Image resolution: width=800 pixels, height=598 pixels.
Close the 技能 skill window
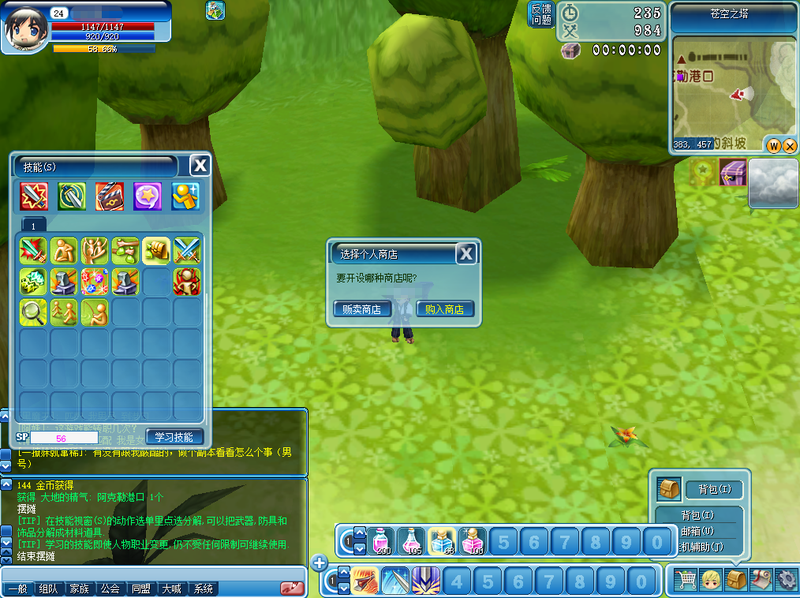pyautogui.click(x=200, y=166)
